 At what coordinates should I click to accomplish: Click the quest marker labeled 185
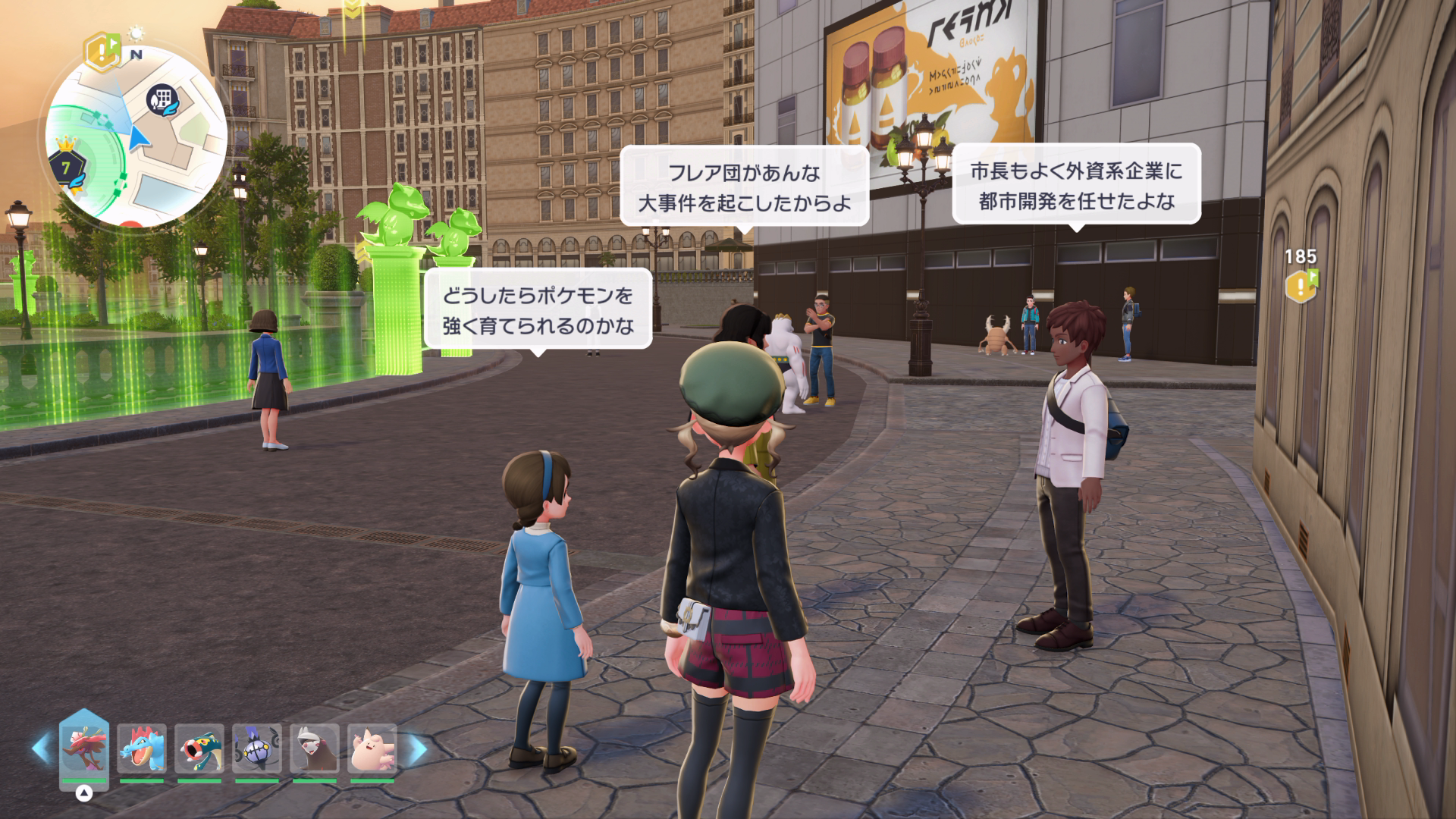click(1301, 284)
